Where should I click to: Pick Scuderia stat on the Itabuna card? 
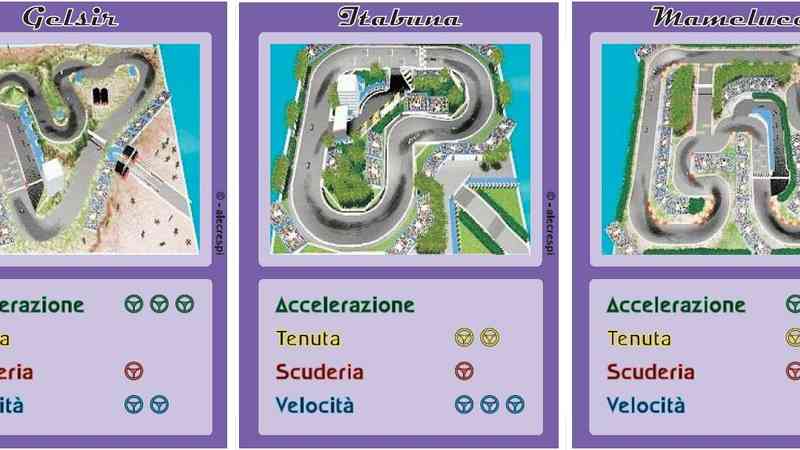(x=320, y=372)
